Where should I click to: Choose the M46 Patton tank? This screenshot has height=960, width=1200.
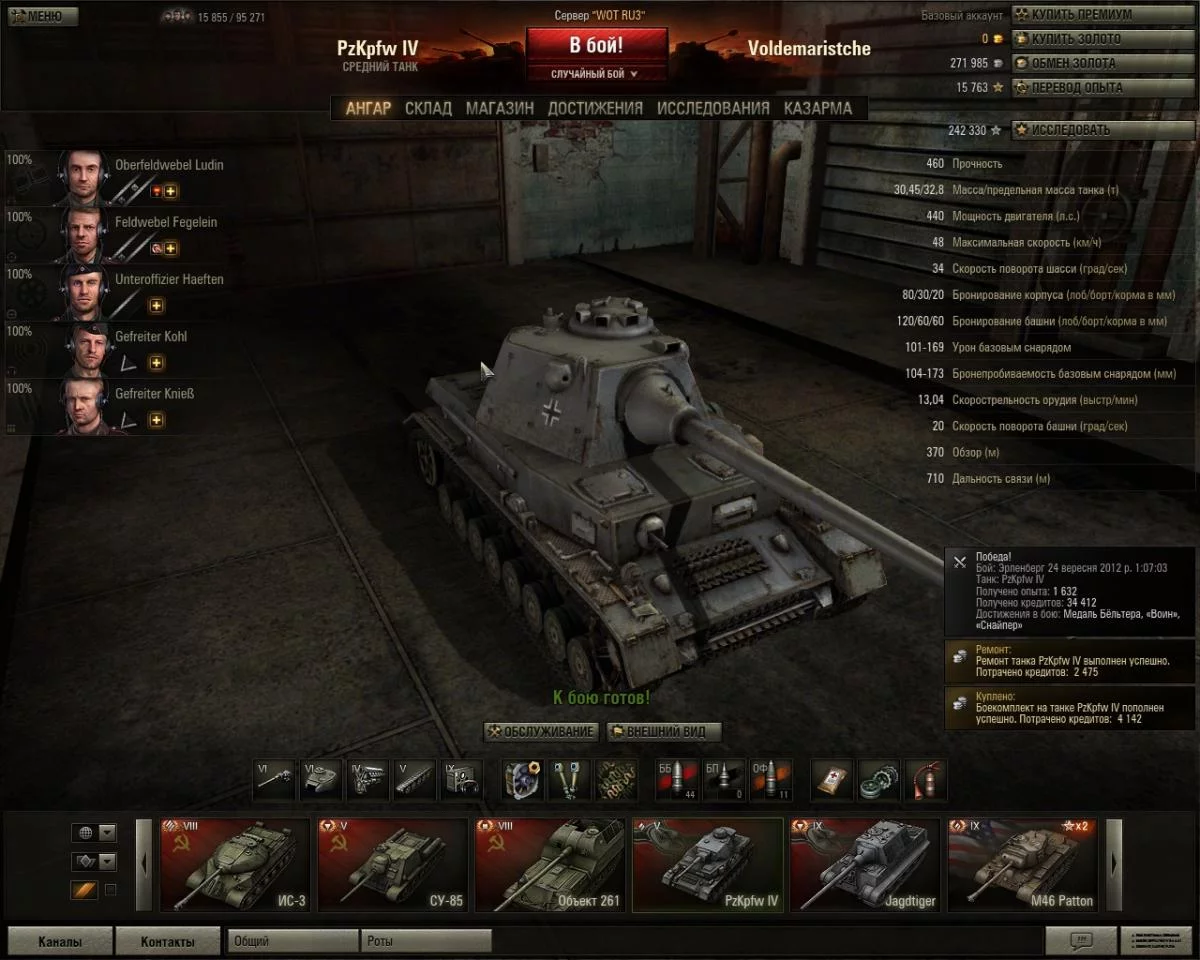(1022, 865)
